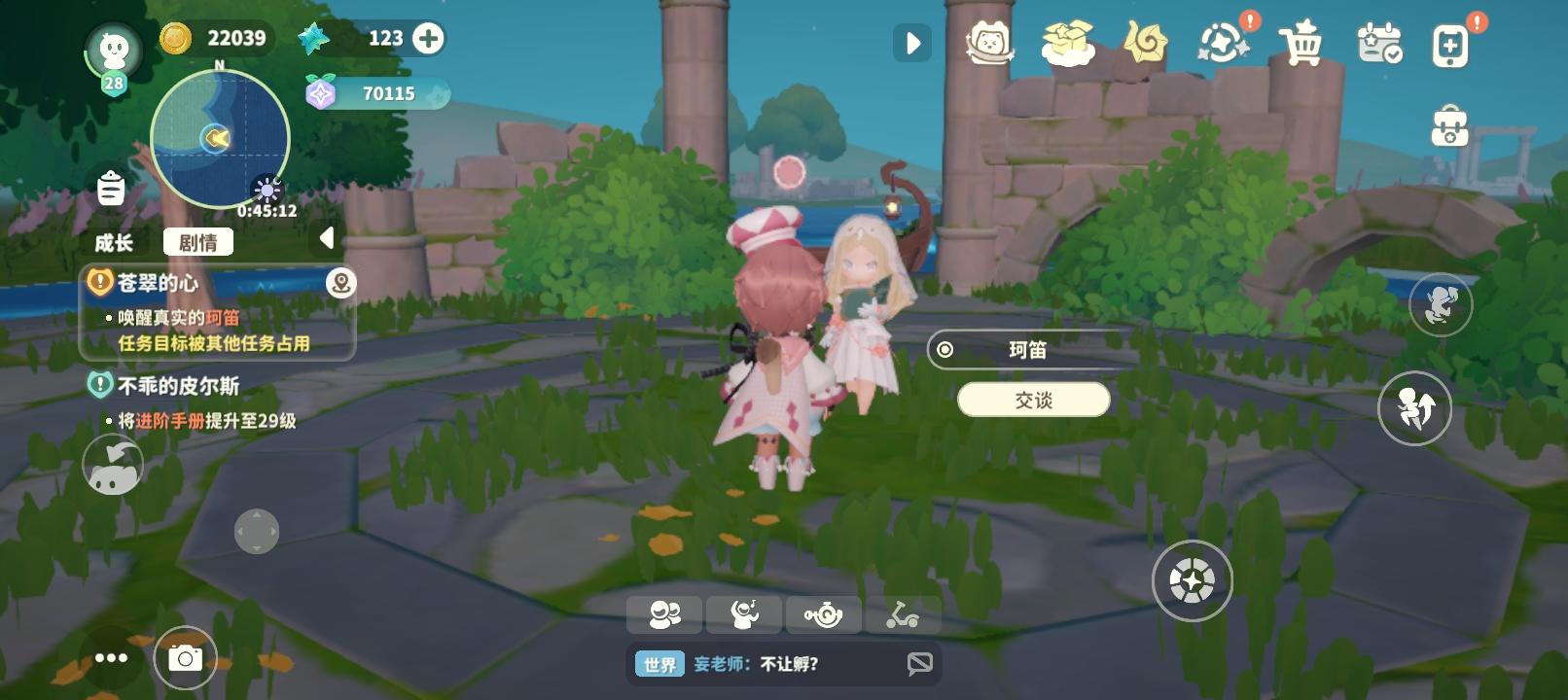The width and height of the screenshot is (1568, 700).
Task: Expand the top-right icon tray arrow
Action: point(912,43)
